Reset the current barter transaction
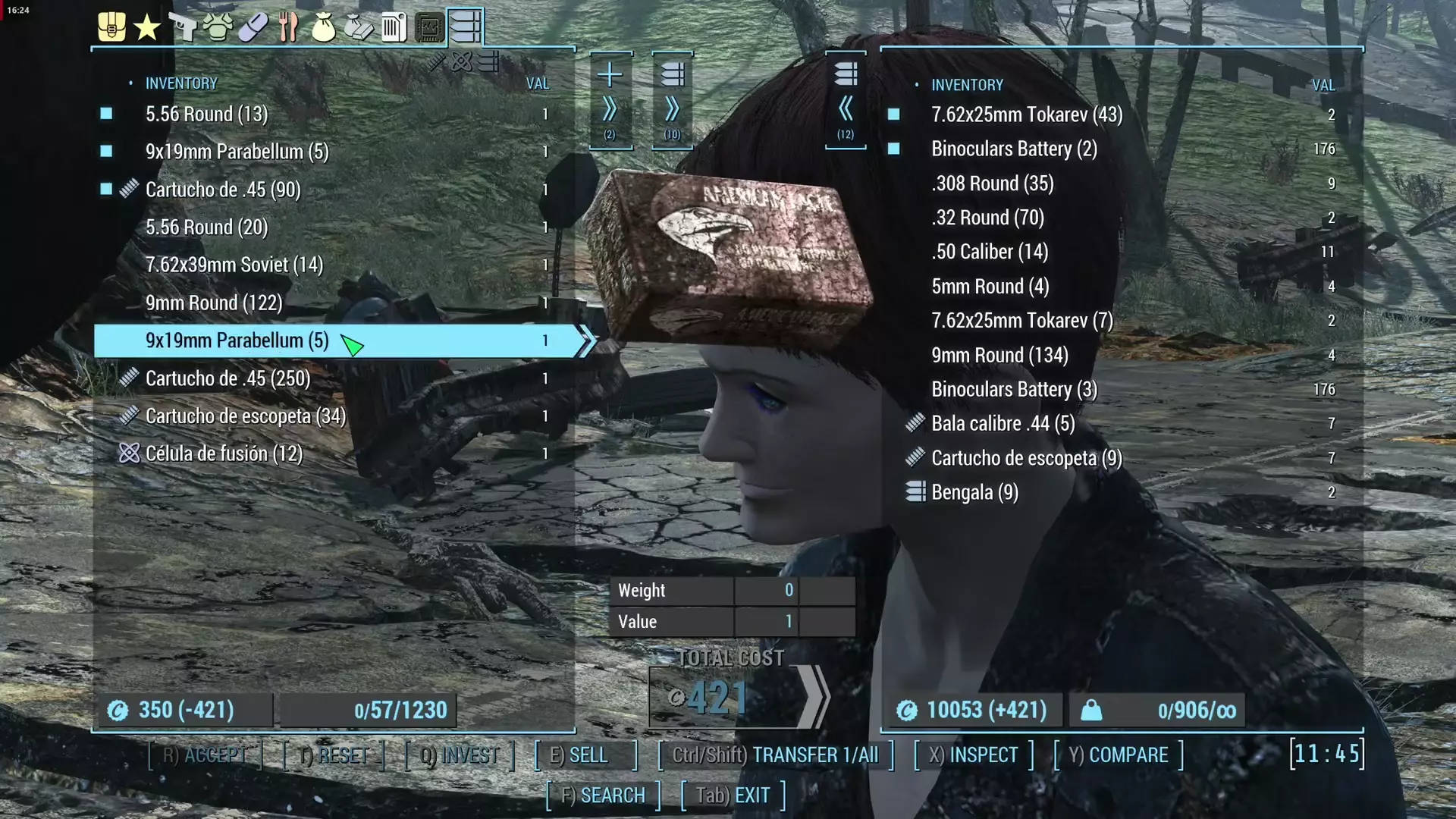 334,755
